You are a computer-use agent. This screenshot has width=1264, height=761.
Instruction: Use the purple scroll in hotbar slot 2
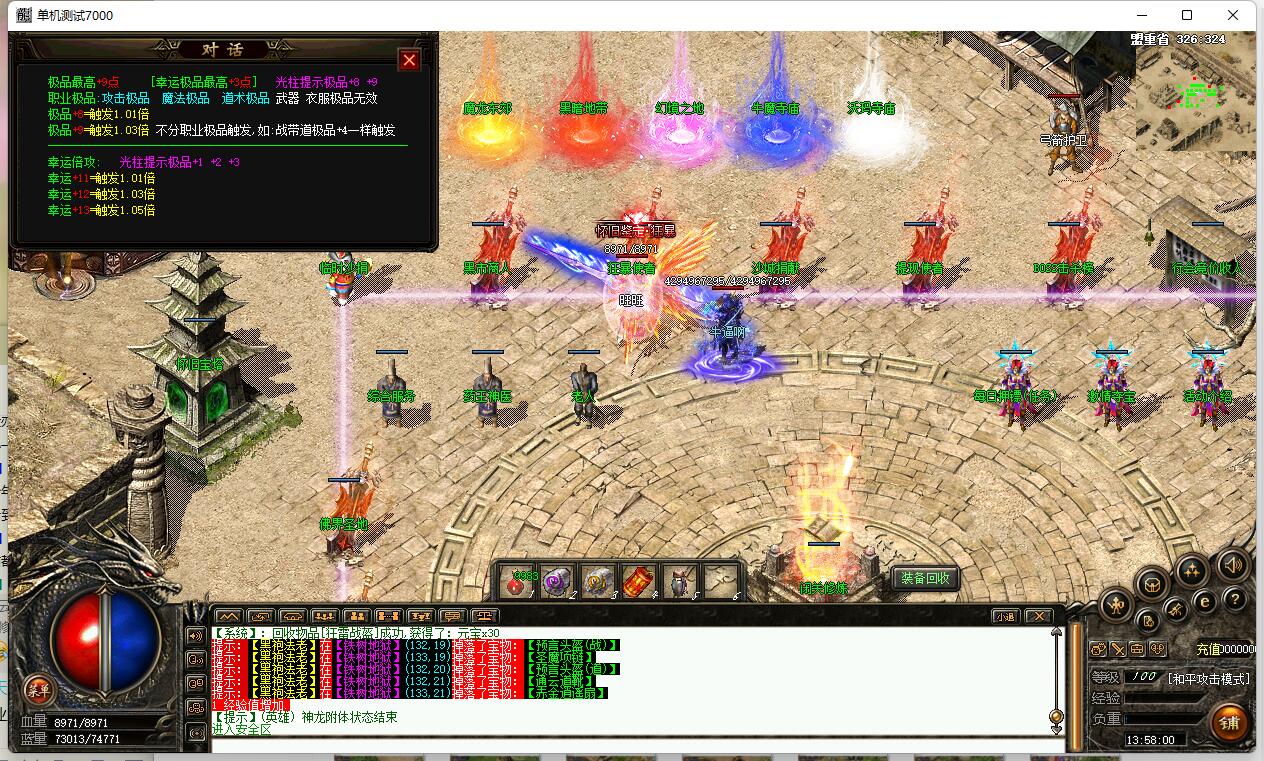[x=557, y=581]
